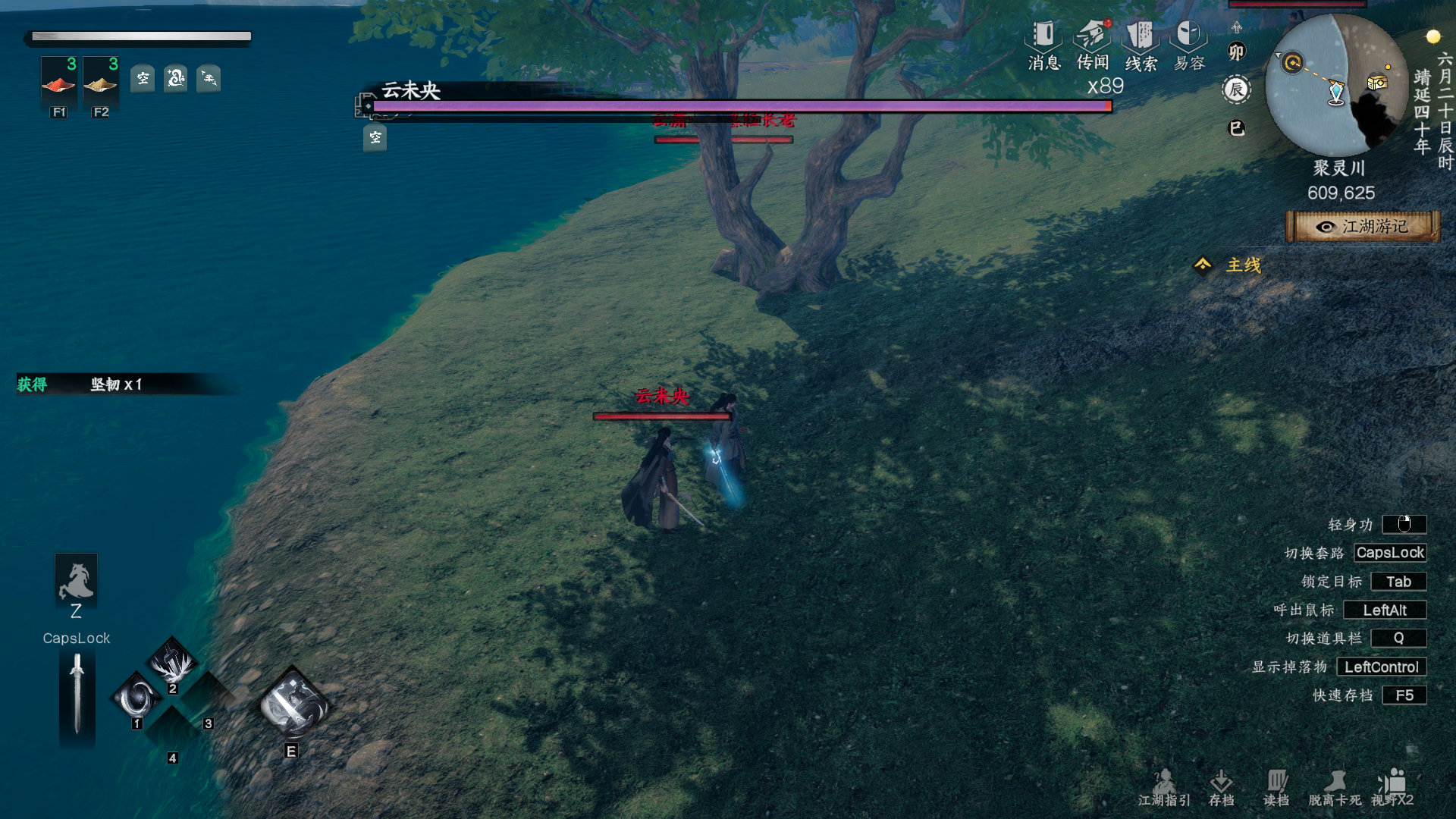Click the 存档 save game button
The width and height of the screenshot is (1456, 819).
tap(1221, 787)
